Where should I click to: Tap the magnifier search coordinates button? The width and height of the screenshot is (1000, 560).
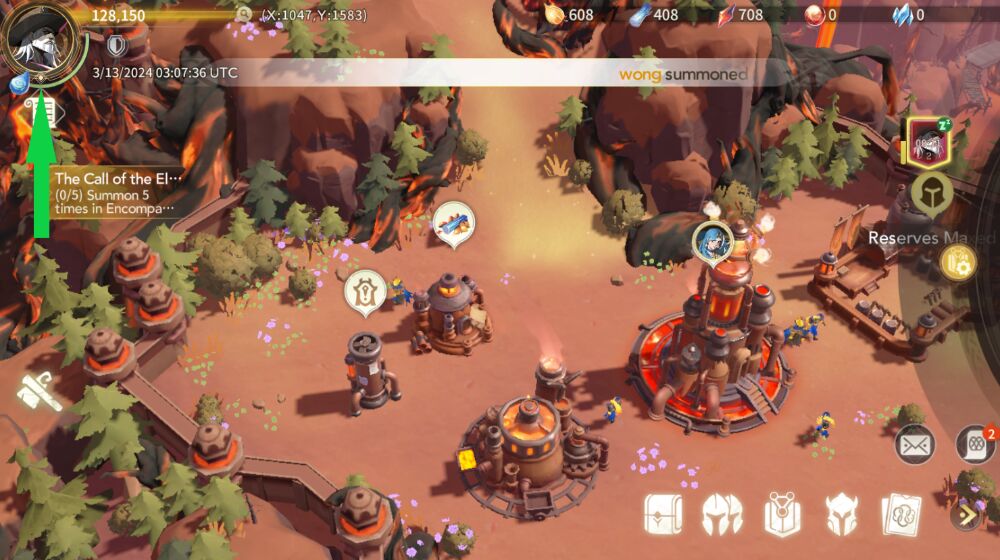coord(244,15)
